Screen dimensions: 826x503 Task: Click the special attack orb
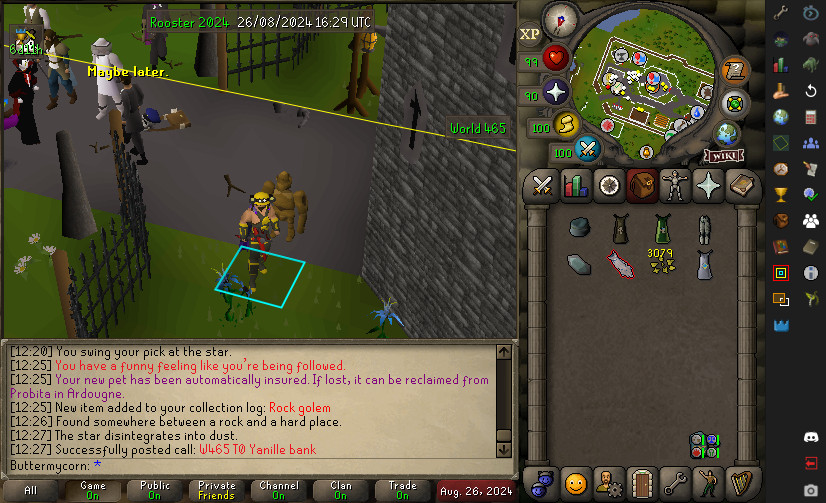[x=588, y=150]
